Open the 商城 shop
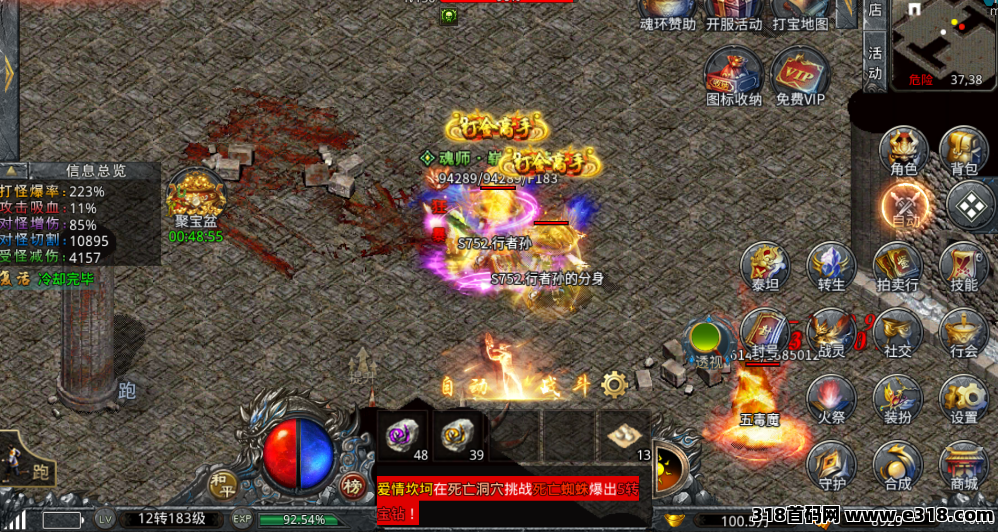 click(964, 465)
